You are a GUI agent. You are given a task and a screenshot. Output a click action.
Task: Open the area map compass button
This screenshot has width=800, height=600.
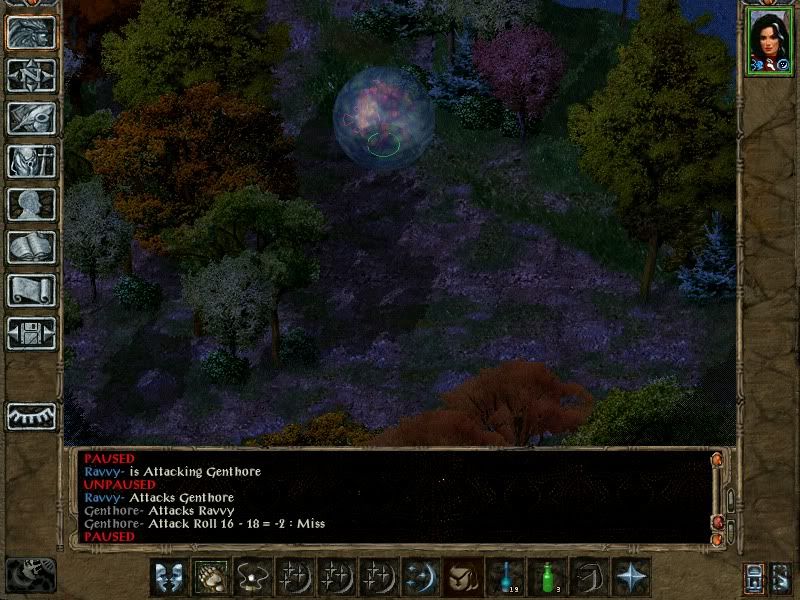[x=31, y=75]
